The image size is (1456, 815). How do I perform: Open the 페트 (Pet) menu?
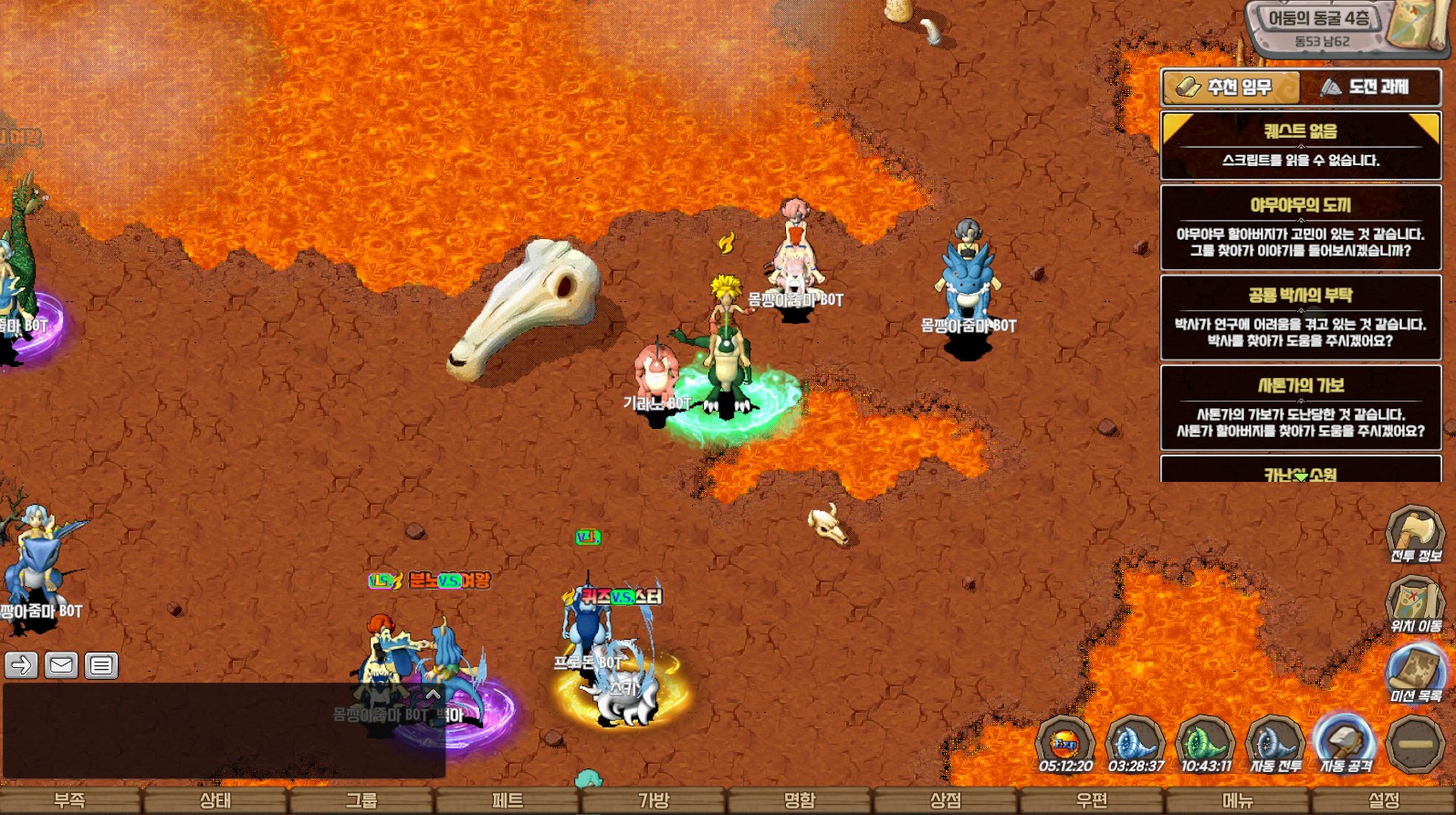508,800
